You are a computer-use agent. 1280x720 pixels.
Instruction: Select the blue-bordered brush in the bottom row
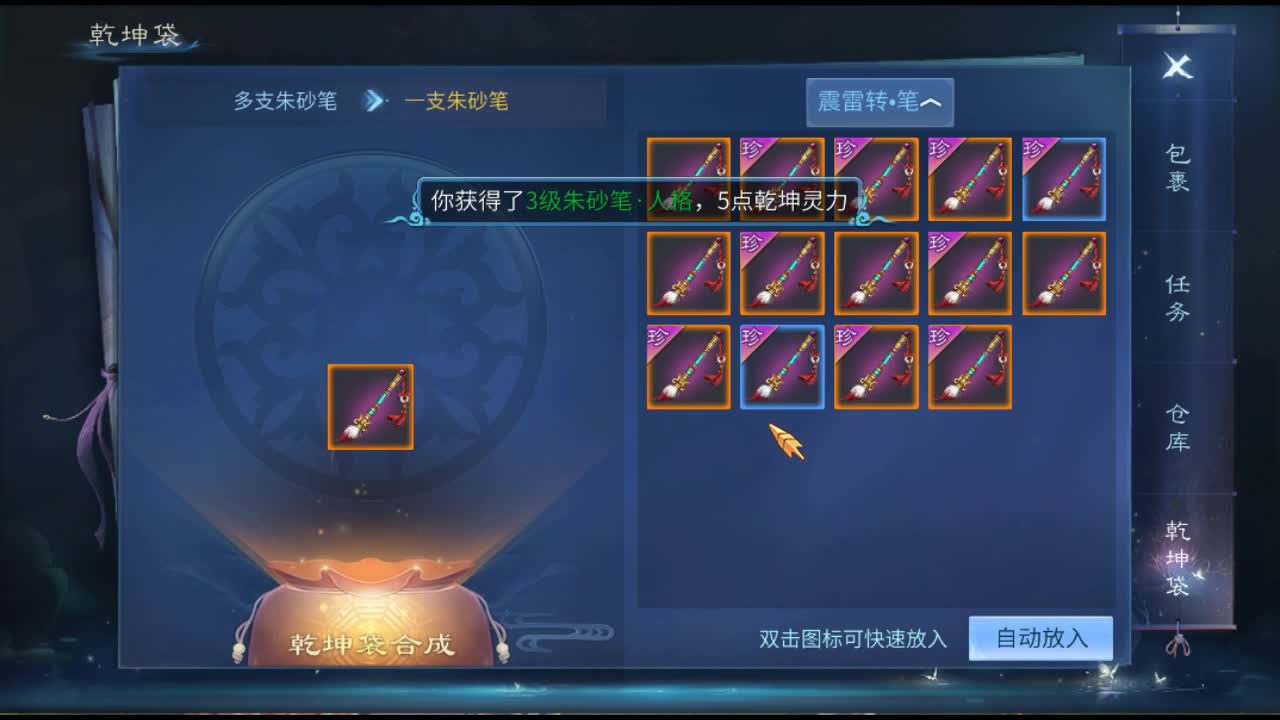point(782,367)
